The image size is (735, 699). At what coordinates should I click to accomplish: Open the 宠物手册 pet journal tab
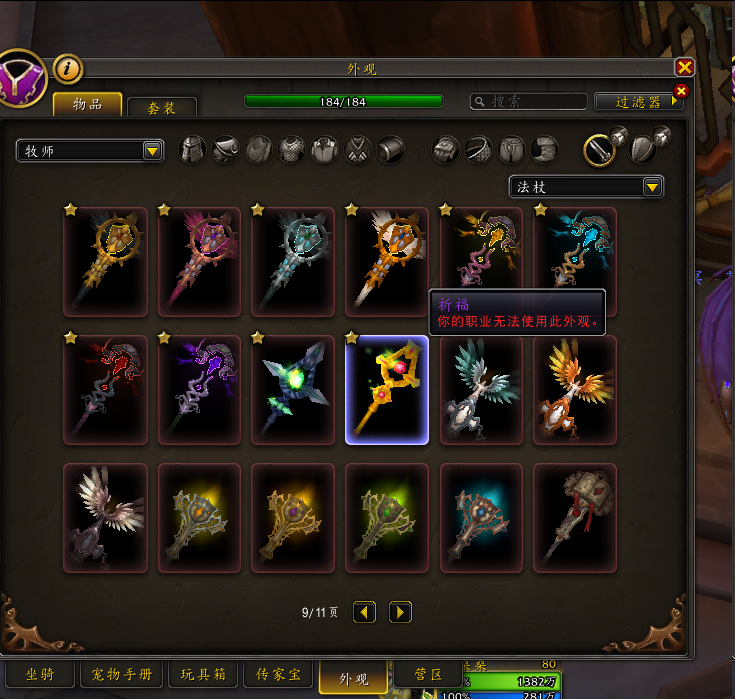coord(120,675)
